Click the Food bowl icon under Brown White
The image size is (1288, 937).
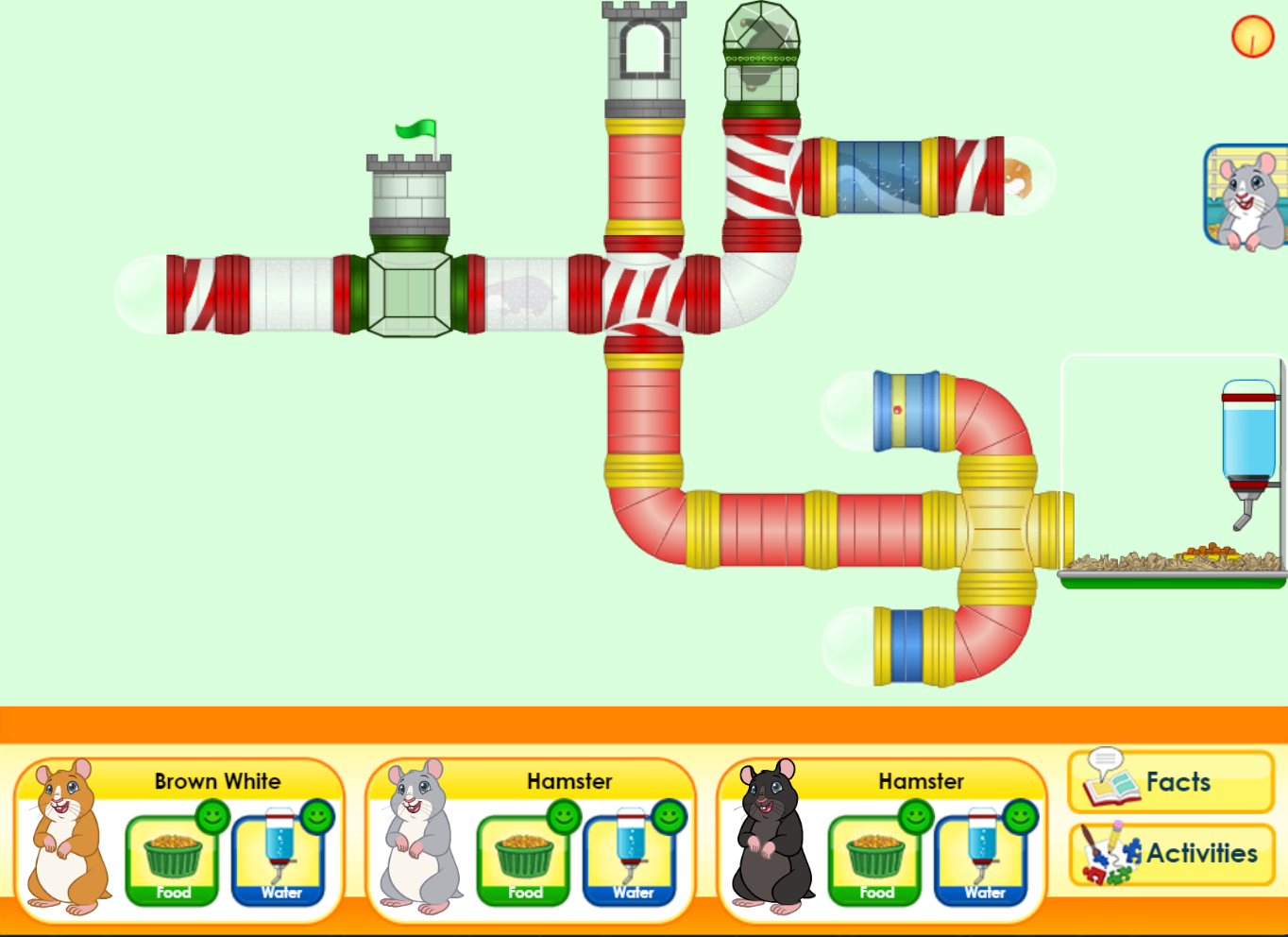171,855
